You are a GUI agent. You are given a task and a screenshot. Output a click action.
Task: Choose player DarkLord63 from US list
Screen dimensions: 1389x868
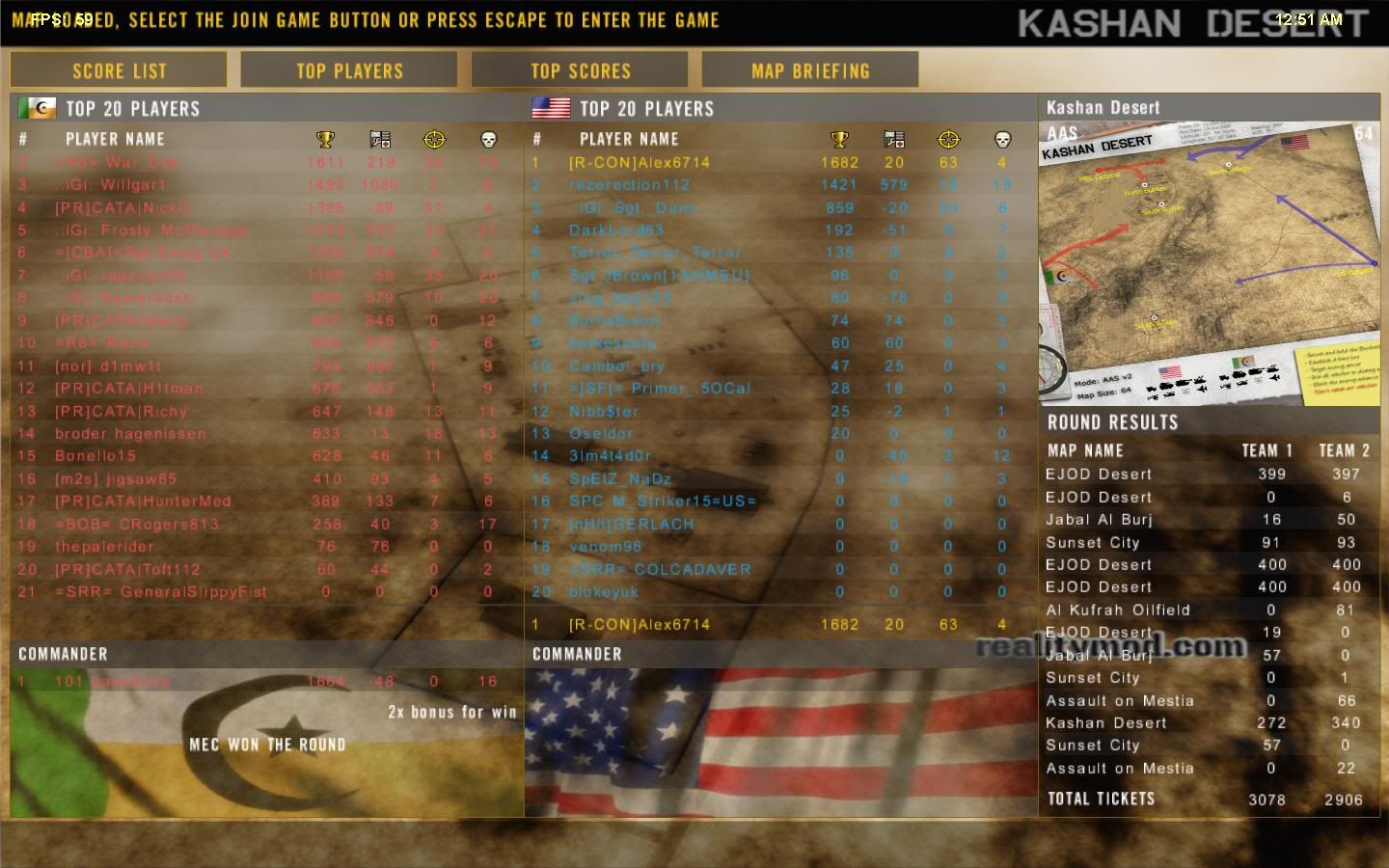[616, 231]
